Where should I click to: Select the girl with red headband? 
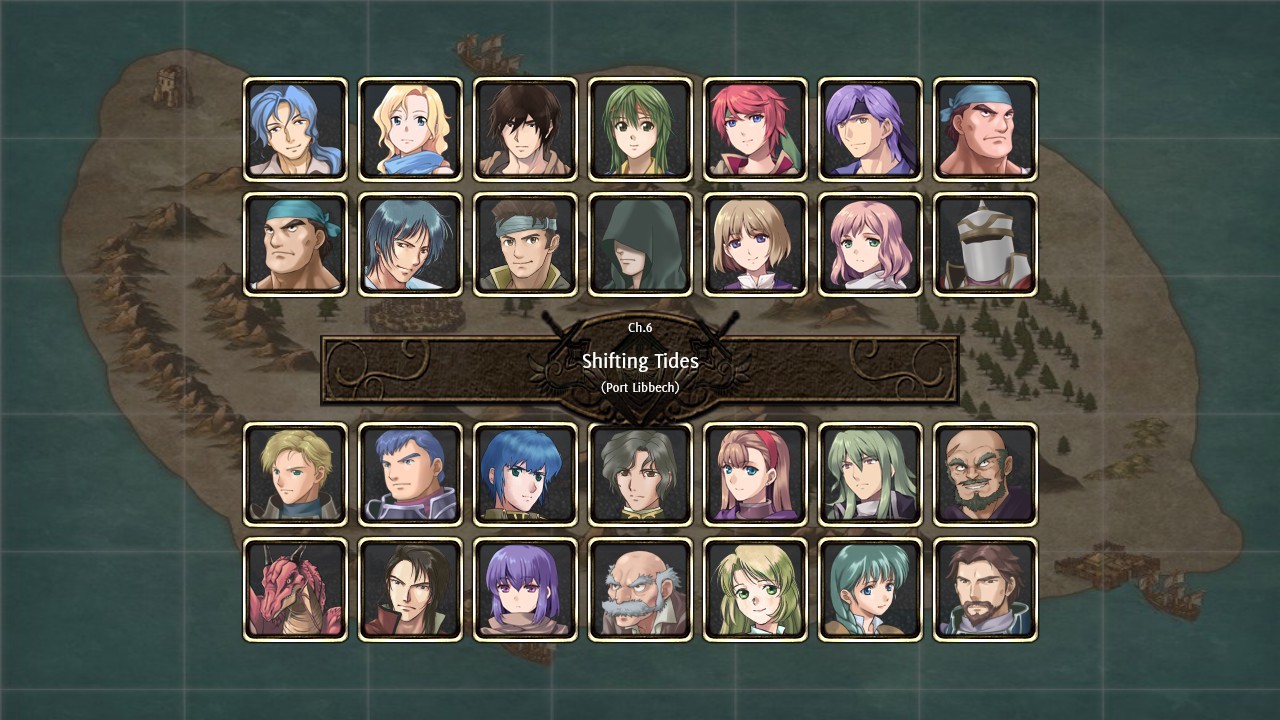(755, 472)
